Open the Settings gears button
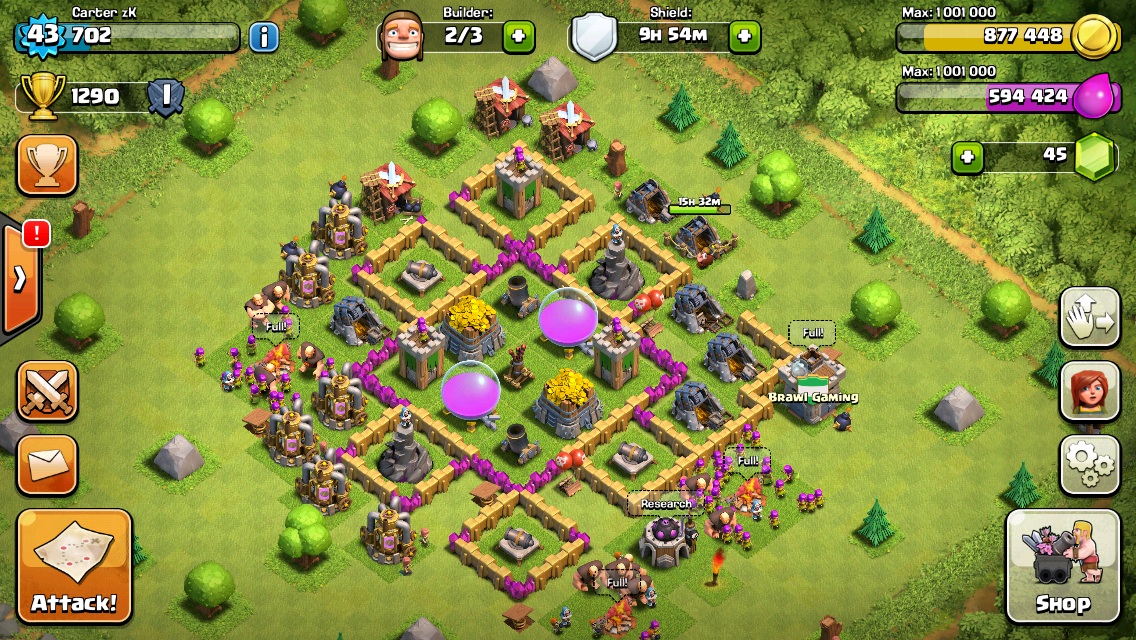Viewport: 1136px width, 640px height. click(1090, 464)
